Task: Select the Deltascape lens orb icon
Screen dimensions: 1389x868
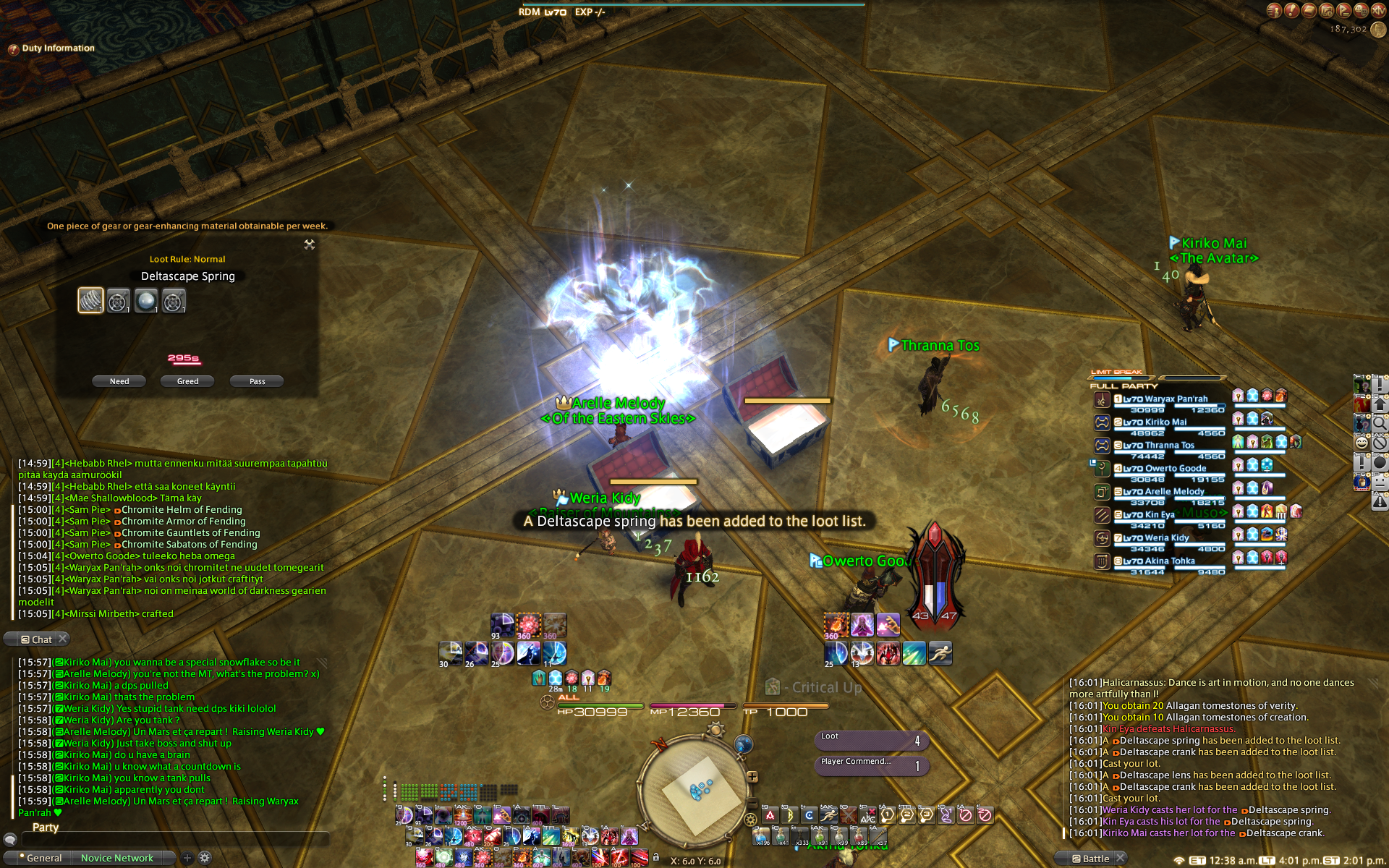Action: [145, 300]
